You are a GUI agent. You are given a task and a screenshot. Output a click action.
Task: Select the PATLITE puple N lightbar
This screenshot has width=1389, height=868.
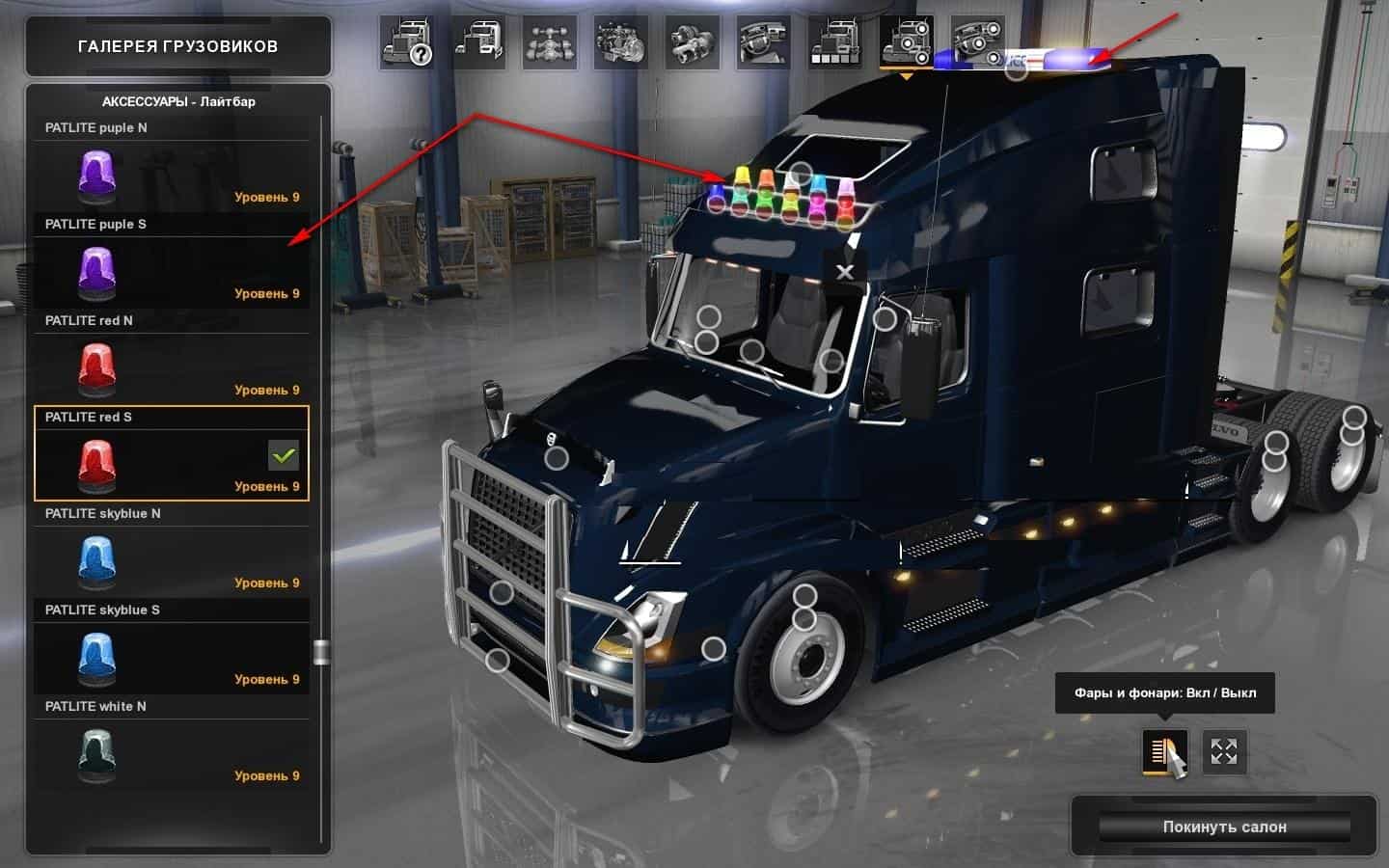point(172,165)
